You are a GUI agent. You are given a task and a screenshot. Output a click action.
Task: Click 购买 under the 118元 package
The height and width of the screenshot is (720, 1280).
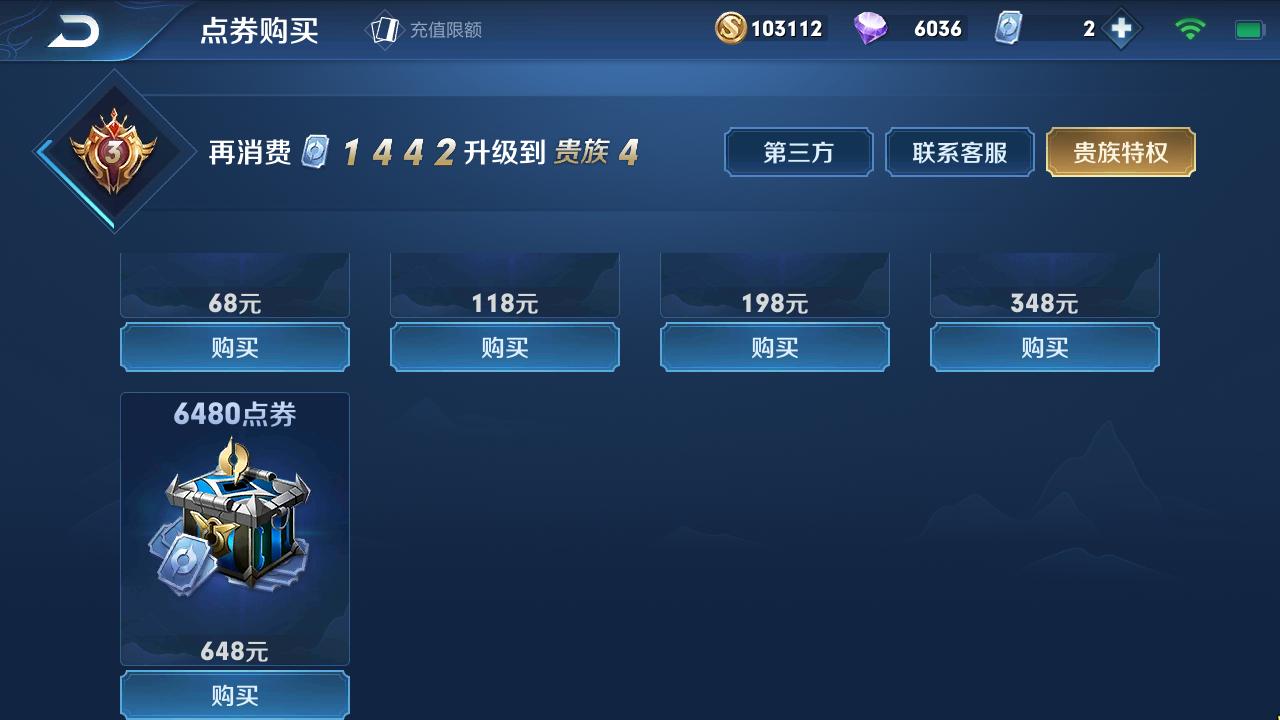(x=504, y=347)
